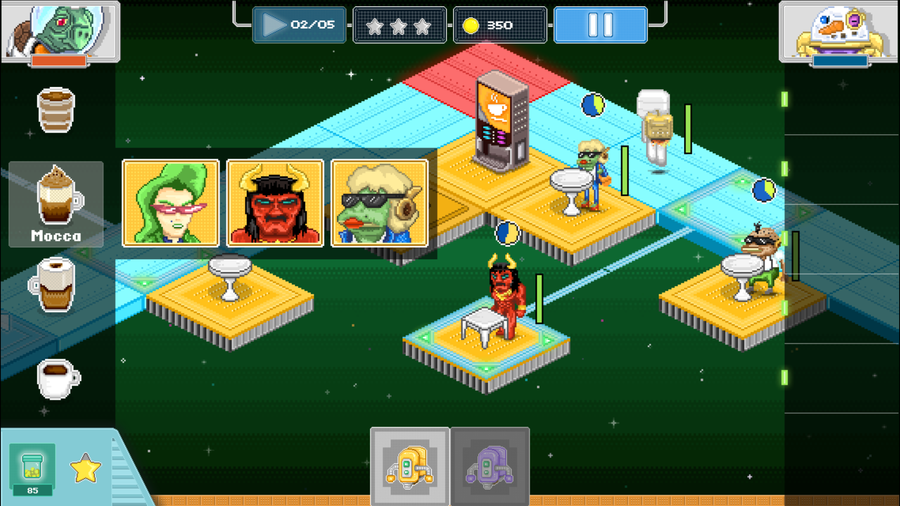Screen dimensions: 900x506
Task: Select the black coffee in white cup
Action: click(x=57, y=377)
